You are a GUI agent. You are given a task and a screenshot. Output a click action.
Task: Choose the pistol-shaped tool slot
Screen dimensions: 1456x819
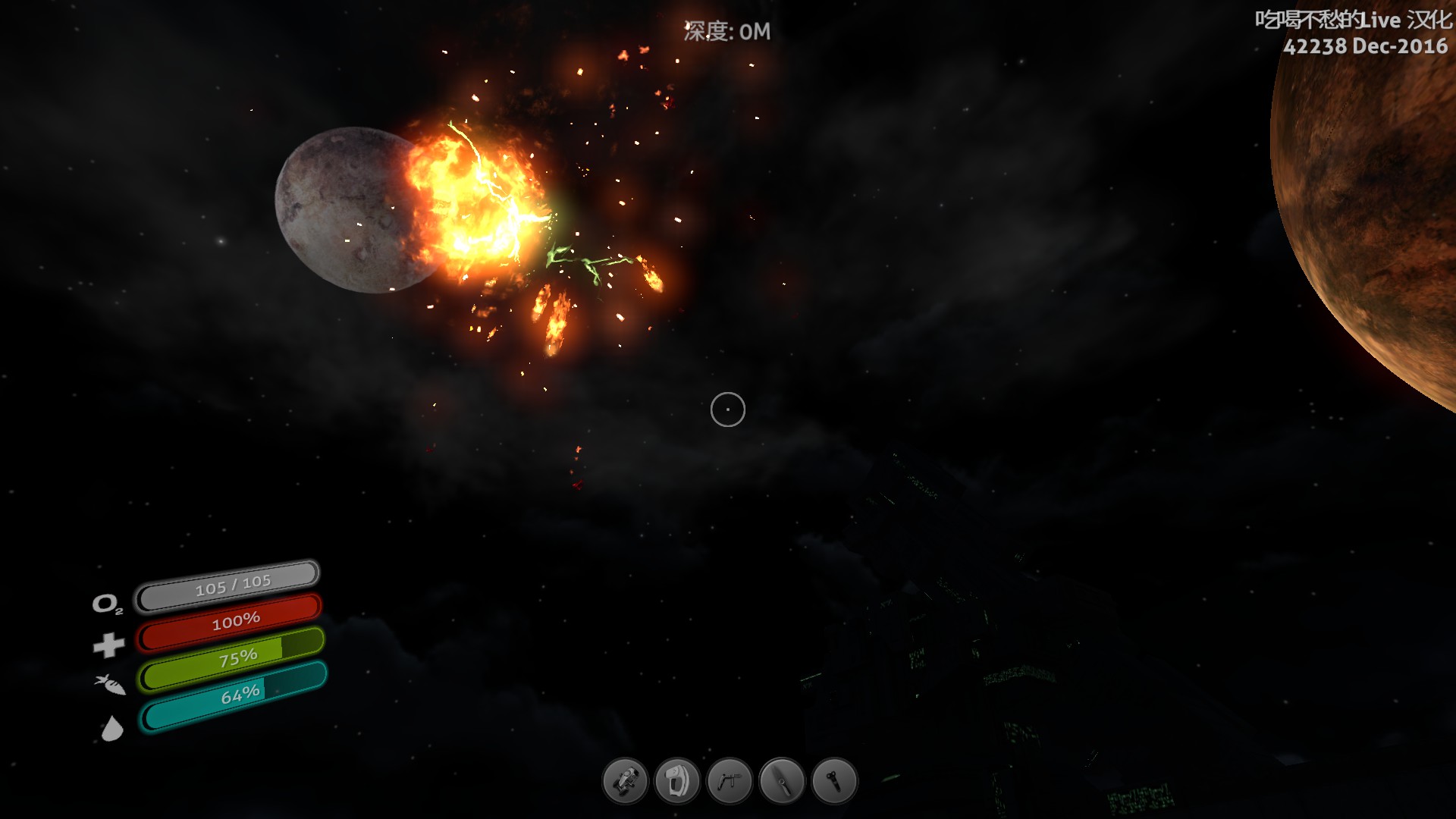tap(730, 780)
